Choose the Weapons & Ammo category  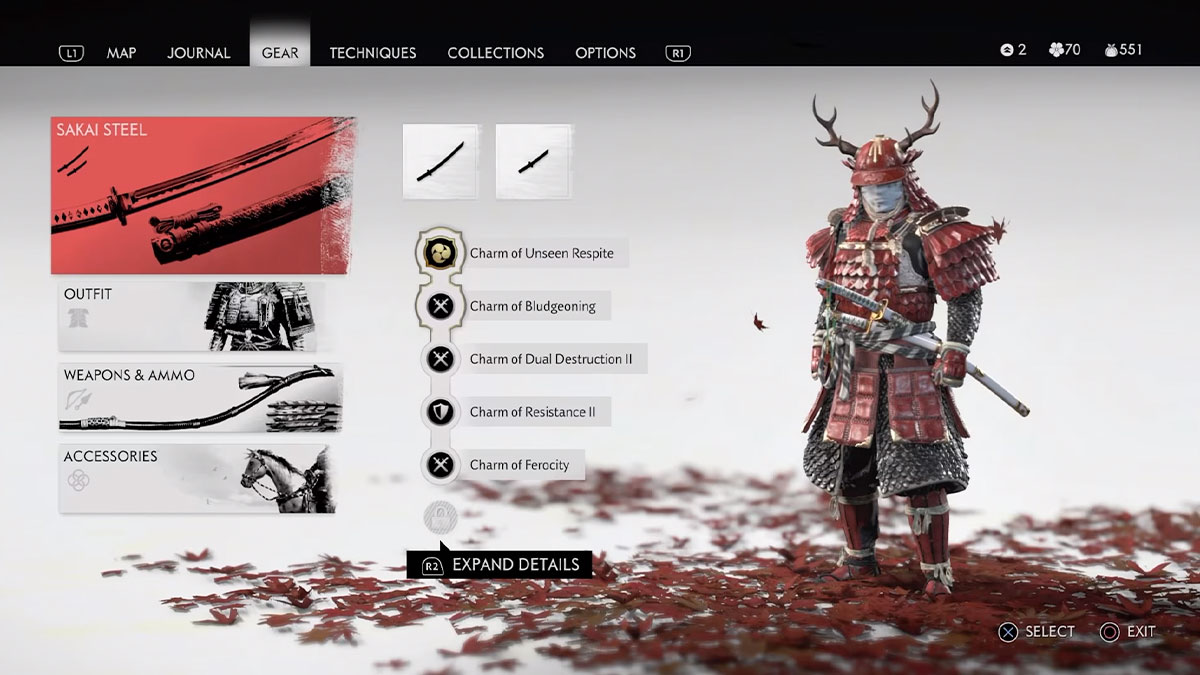[x=200, y=397]
